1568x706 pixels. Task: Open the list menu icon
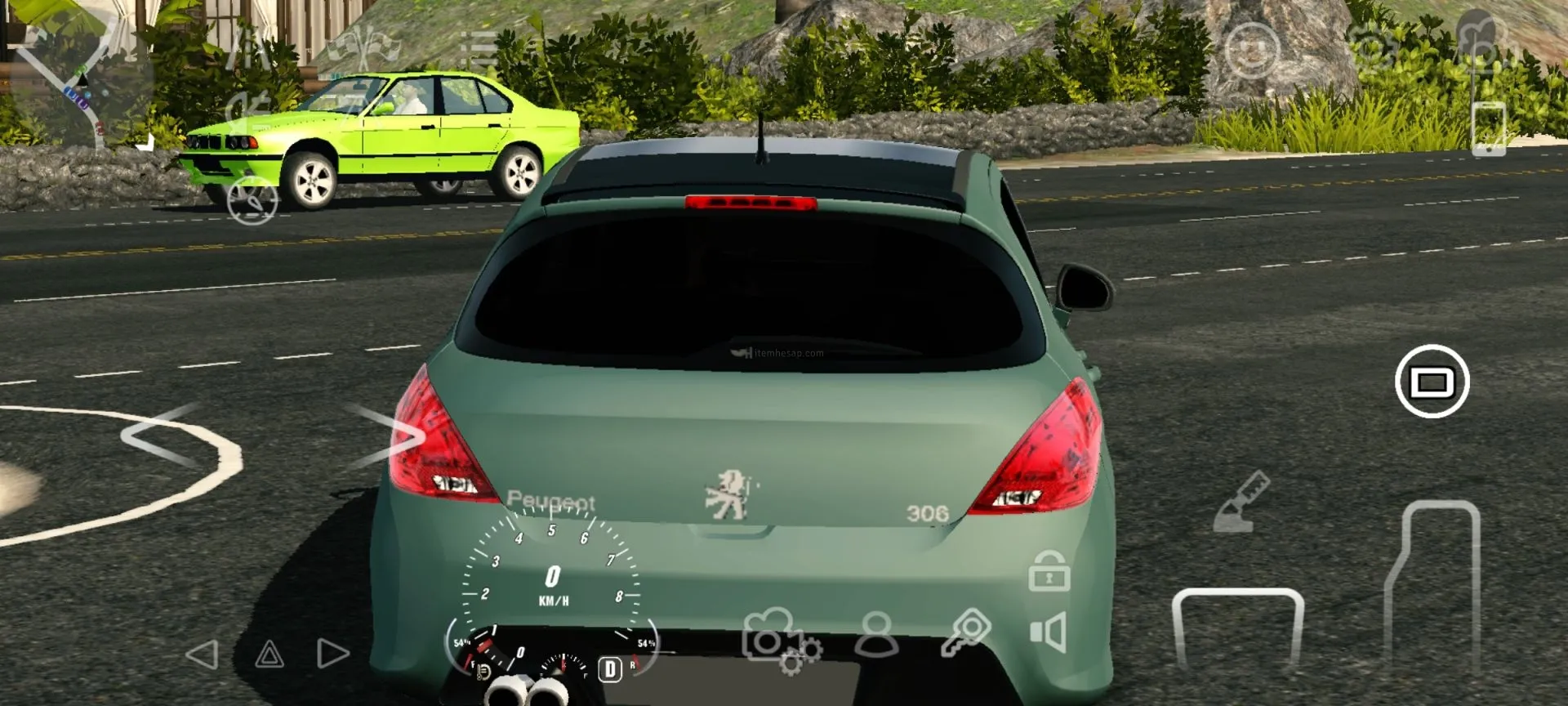478,49
